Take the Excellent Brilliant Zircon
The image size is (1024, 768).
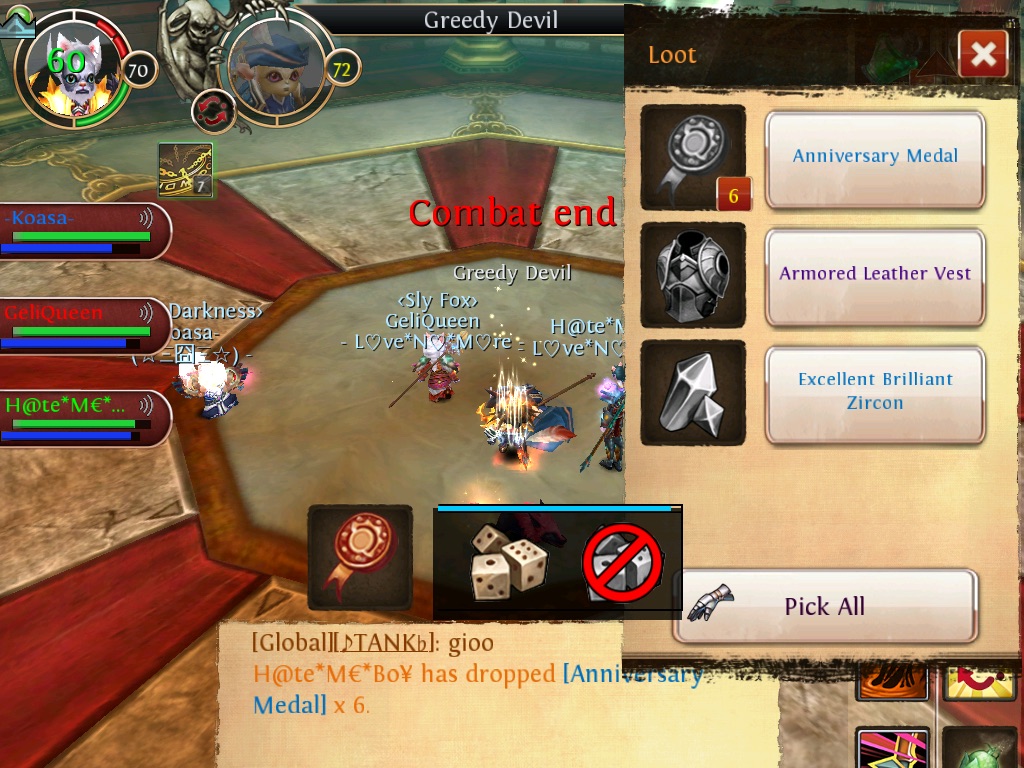click(x=875, y=393)
